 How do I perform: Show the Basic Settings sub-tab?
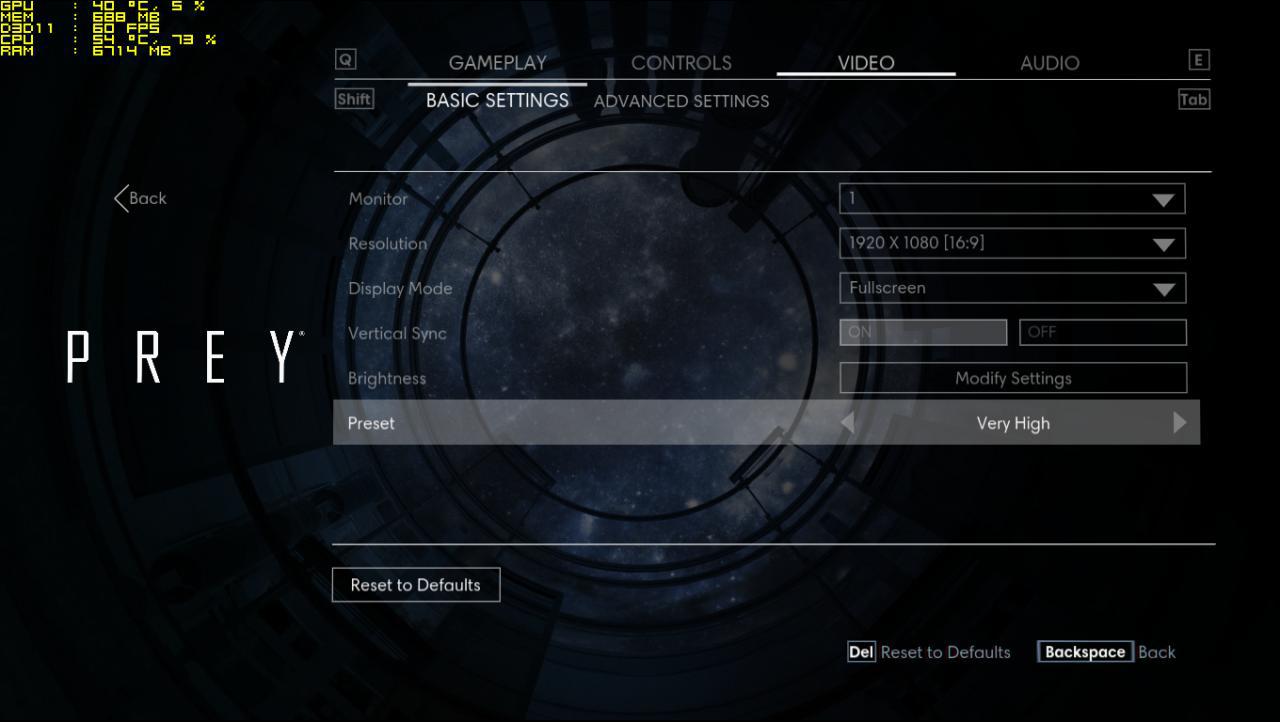[x=497, y=101]
